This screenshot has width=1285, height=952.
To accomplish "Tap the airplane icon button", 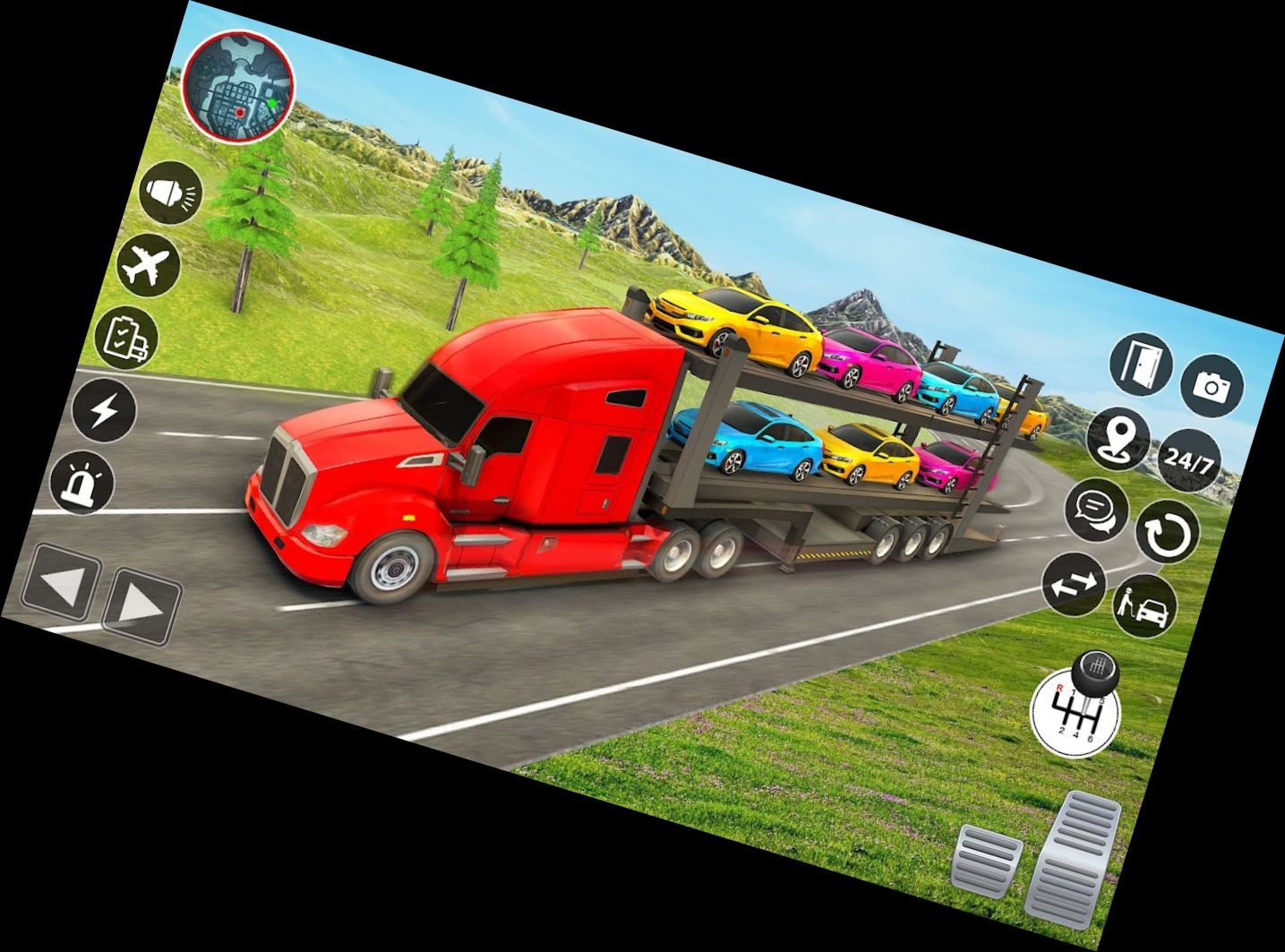I will (x=149, y=264).
